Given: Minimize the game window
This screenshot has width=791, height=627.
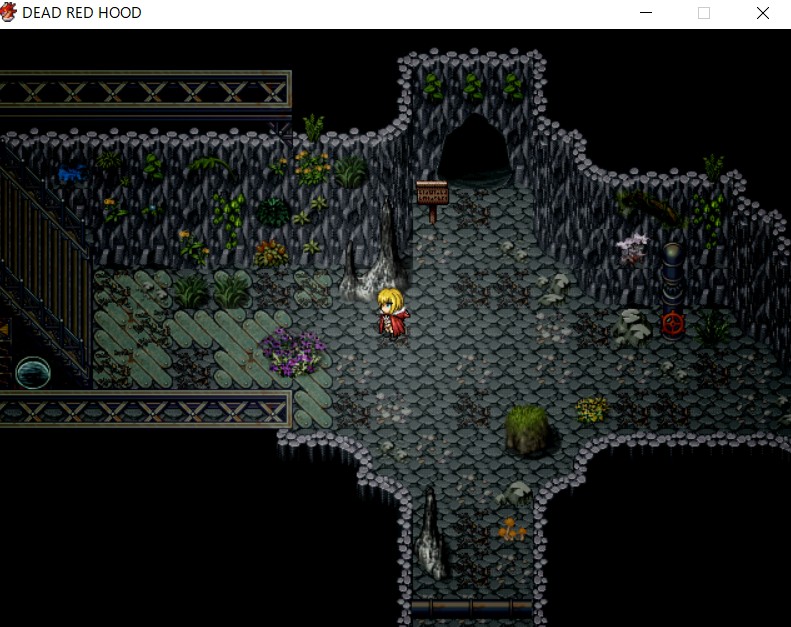Looking at the screenshot, I should 646,13.
